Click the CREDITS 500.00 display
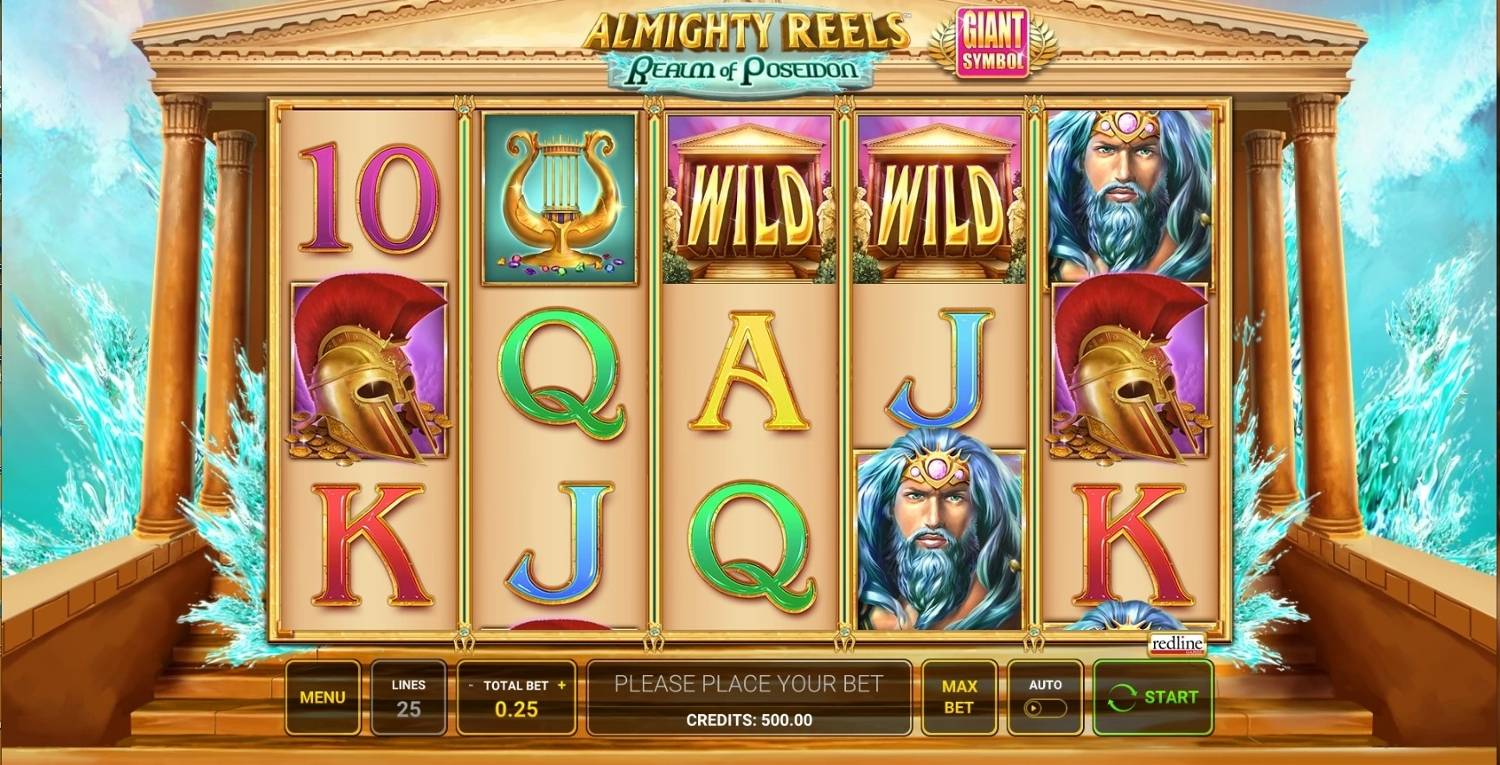The width and height of the screenshot is (1500, 765). click(x=749, y=718)
